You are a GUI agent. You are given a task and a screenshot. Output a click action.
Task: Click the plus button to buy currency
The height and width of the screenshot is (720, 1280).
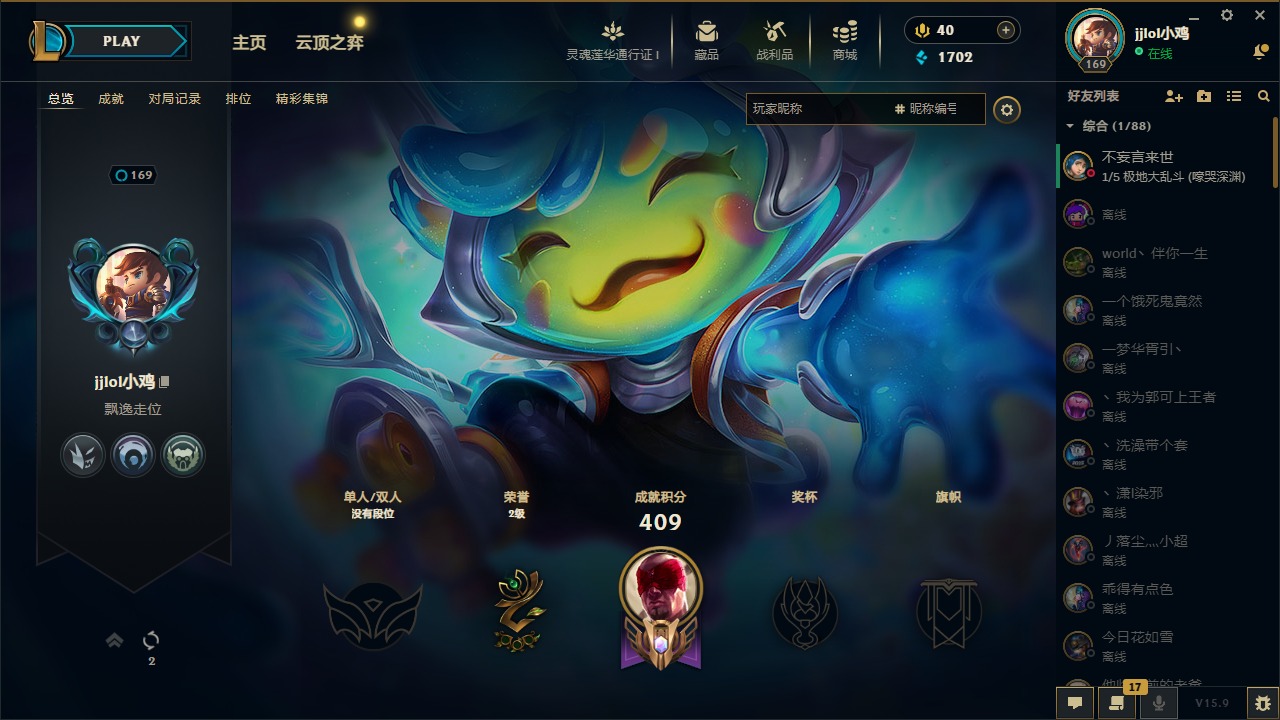[x=1006, y=30]
